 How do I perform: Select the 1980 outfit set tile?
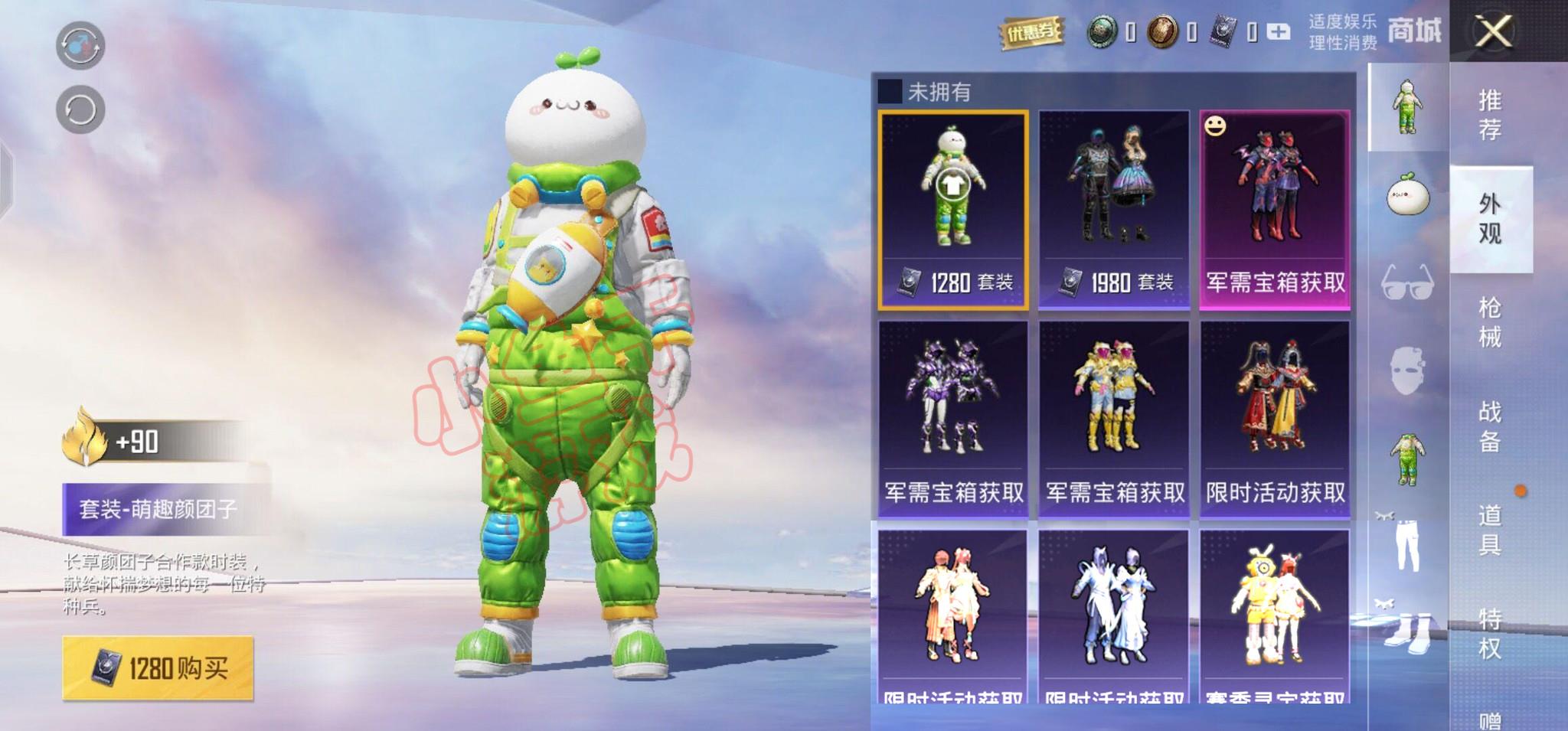tap(1114, 210)
